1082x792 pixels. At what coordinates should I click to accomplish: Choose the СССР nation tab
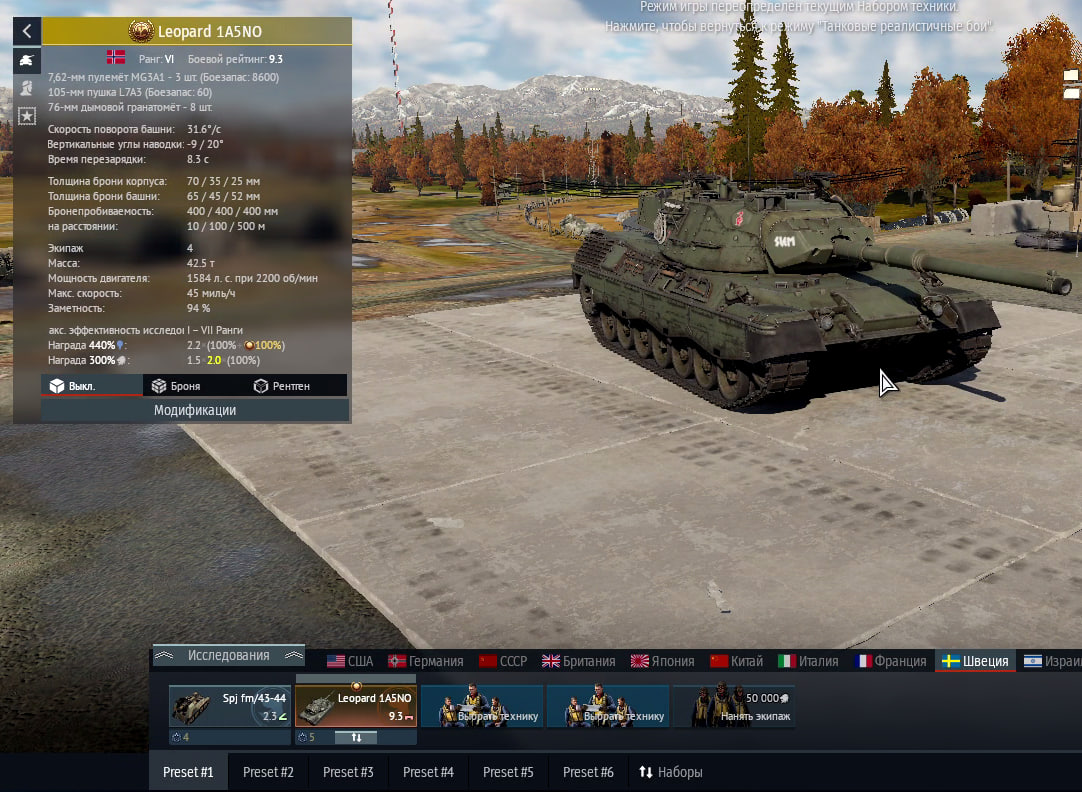(503, 661)
